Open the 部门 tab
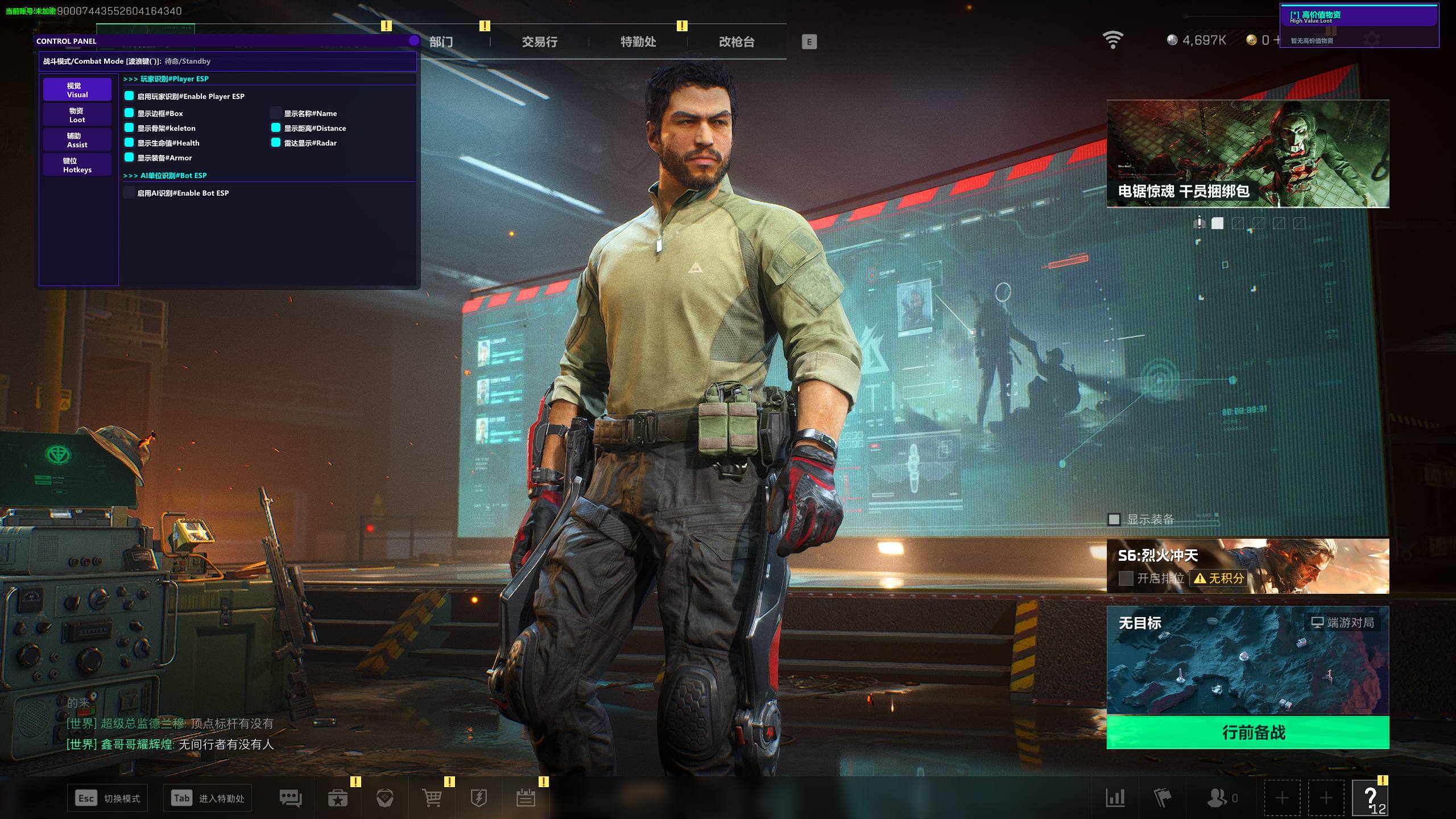The image size is (1456, 819). (441, 42)
